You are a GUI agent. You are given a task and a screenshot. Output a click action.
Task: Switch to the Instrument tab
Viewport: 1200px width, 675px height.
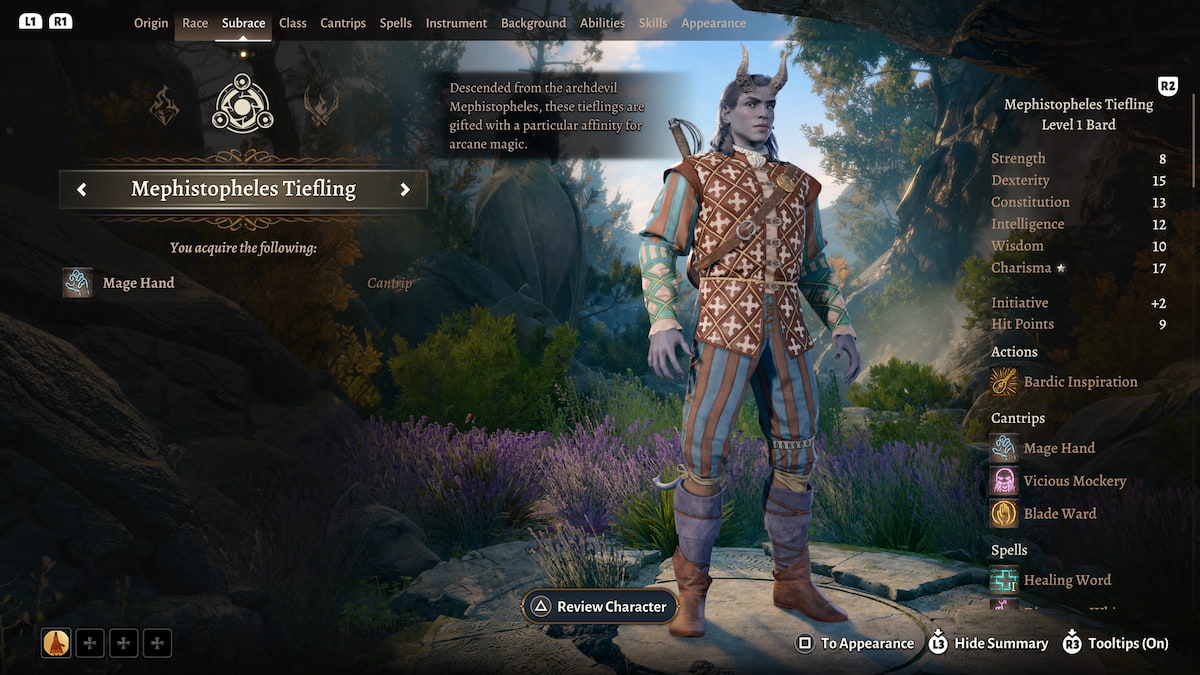pos(456,23)
